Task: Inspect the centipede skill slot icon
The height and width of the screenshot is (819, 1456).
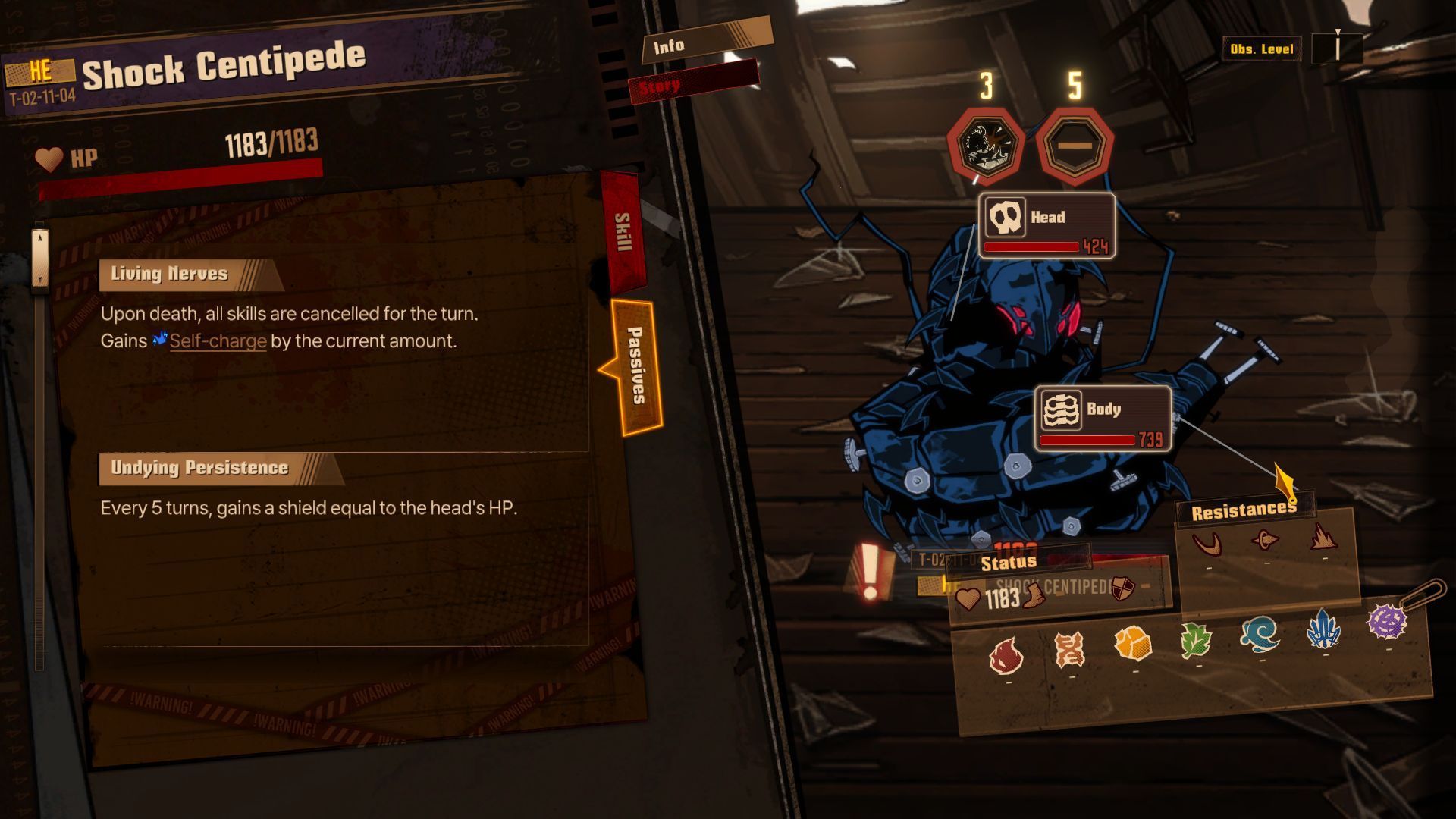Action: (x=985, y=144)
